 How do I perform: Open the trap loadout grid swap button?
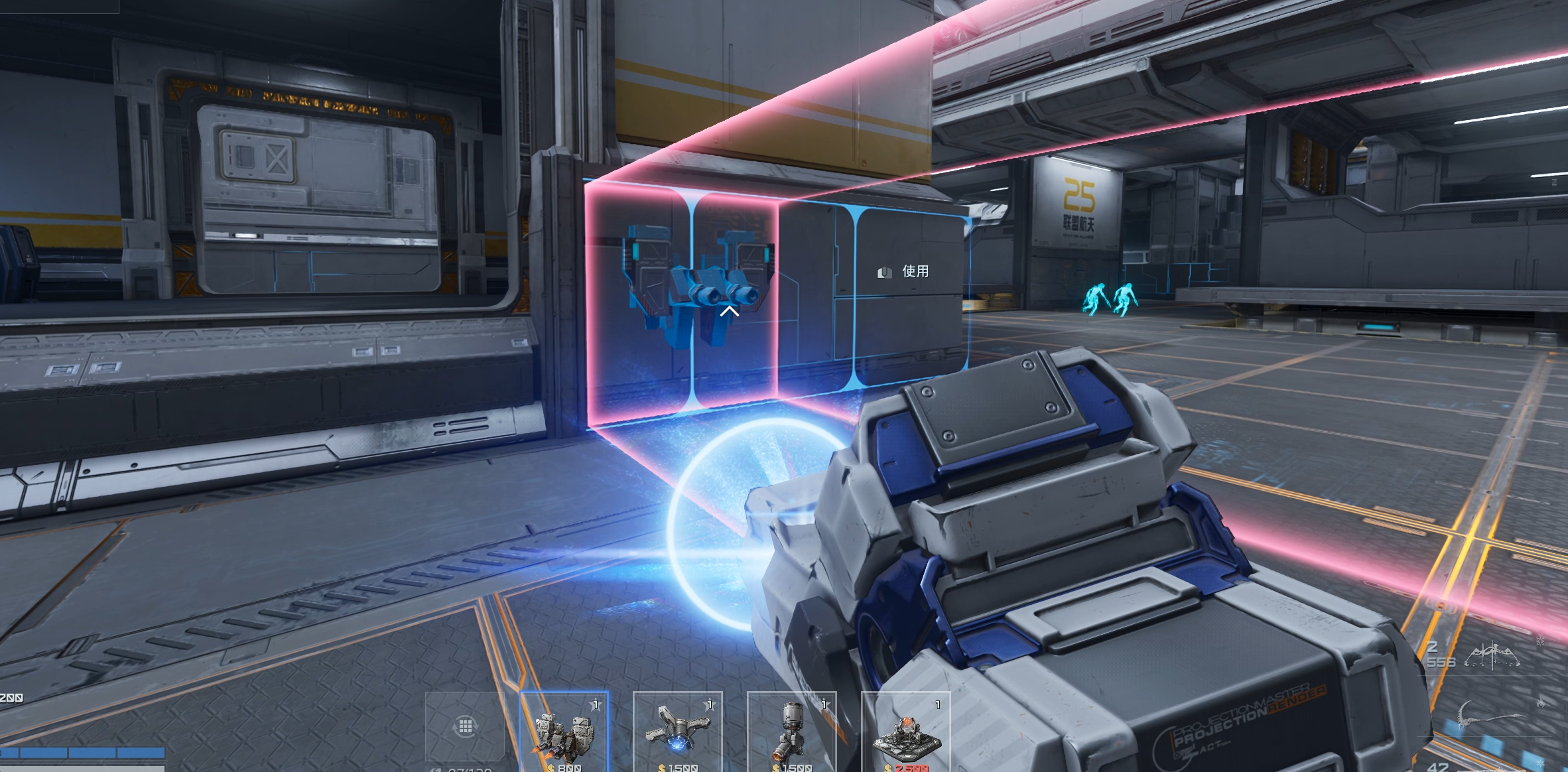[x=465, y=727]
